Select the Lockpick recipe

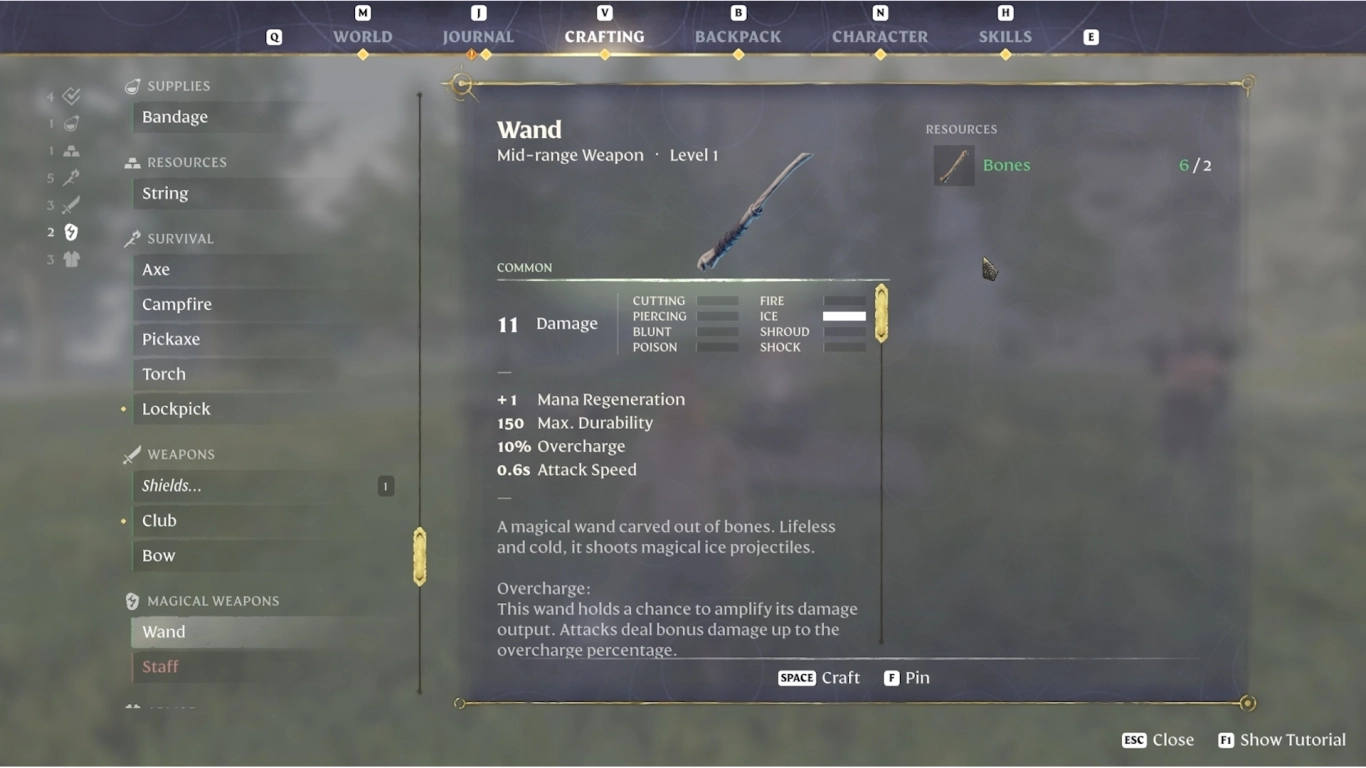pos(176,409)
